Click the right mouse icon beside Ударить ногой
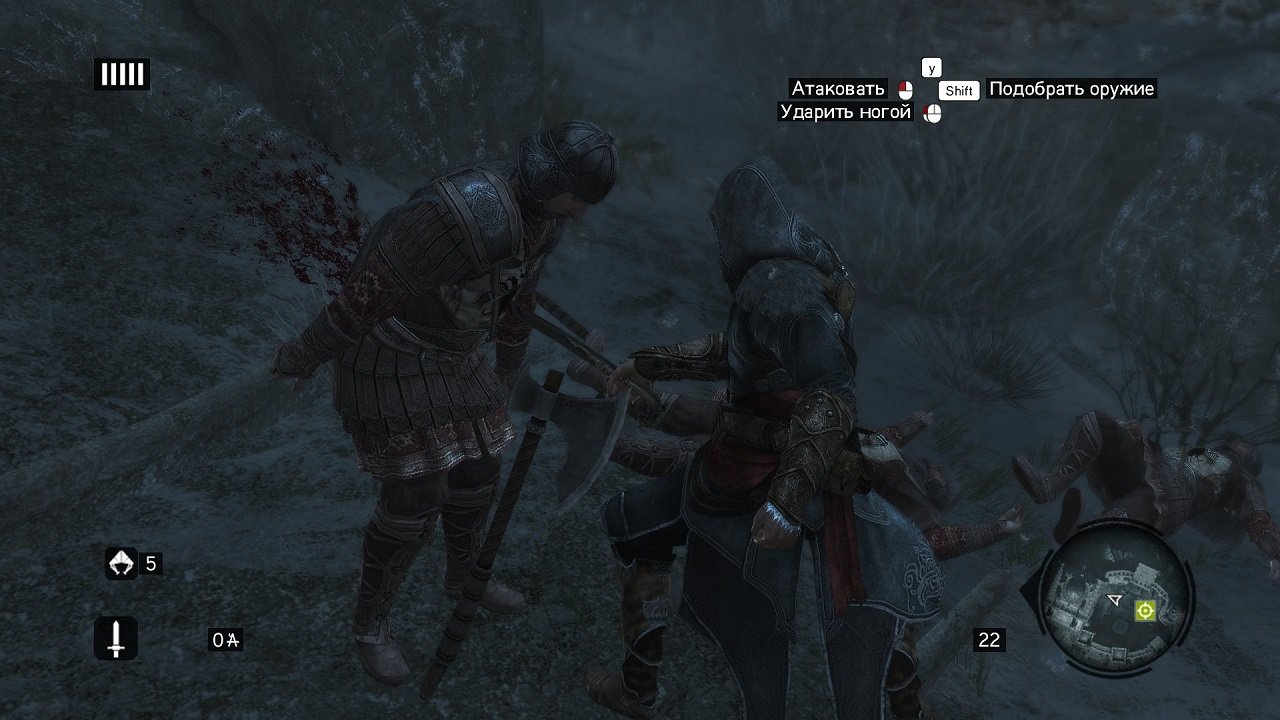1280x720 pixels. (933, 112)
